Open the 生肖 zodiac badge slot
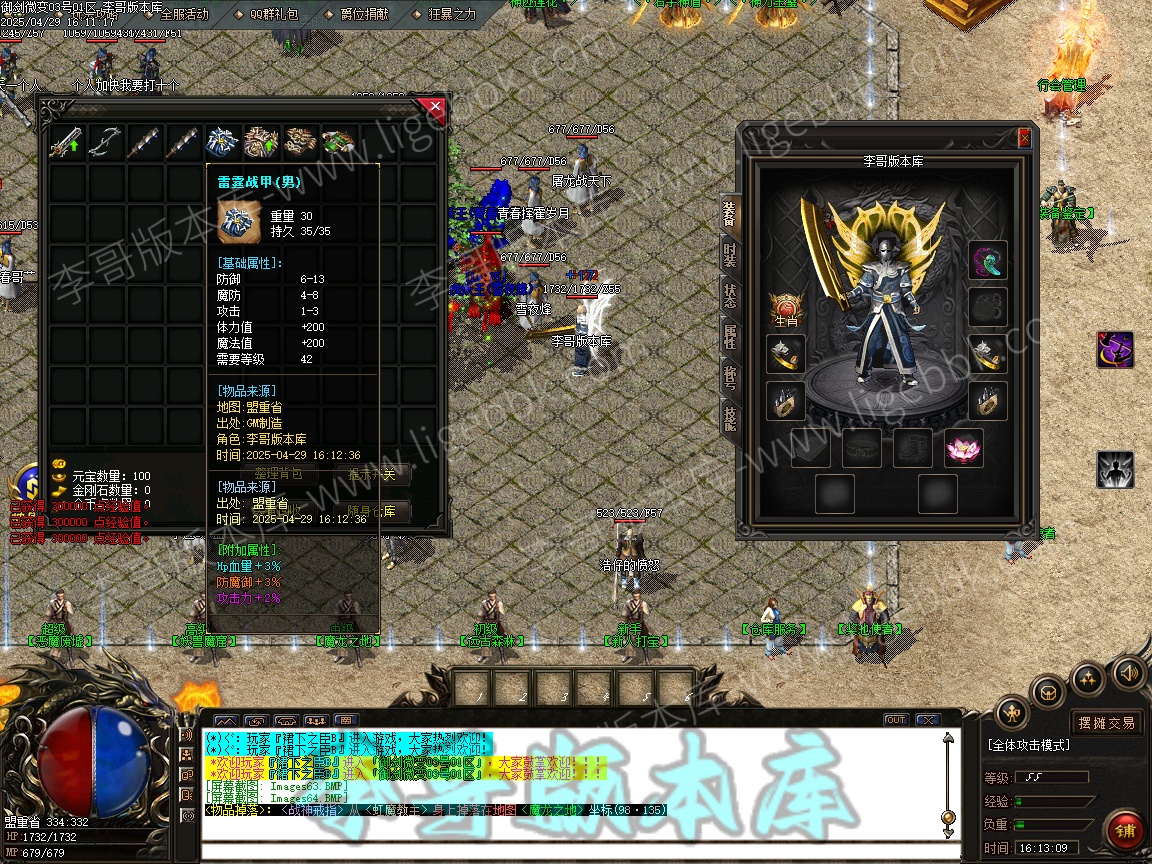This screenshot has width=1152, height=864. 786,308
